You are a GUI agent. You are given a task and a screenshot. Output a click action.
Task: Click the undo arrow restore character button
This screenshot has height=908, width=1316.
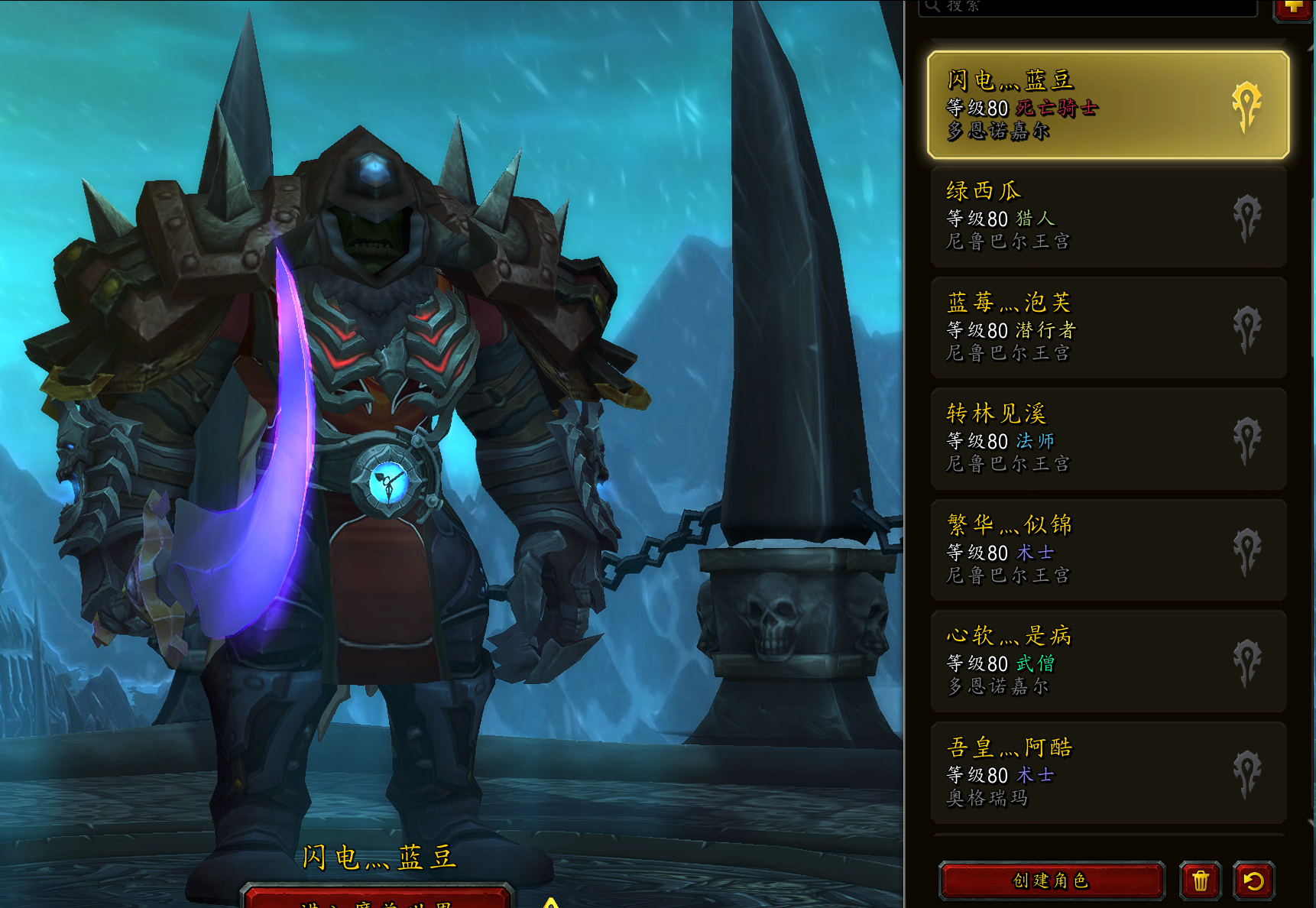click(x=1254, y=880)
